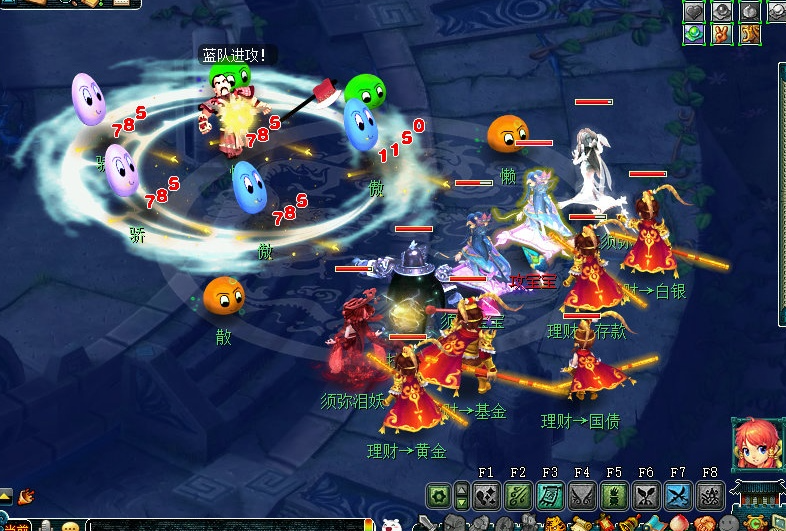786x531 pixels.
Task: Open the golden monkey face icon
Action: coord(749,35)
